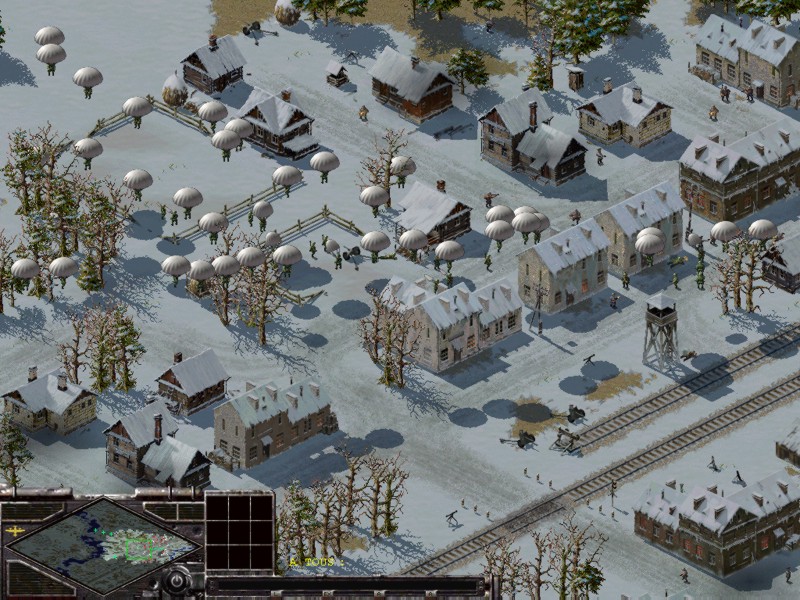Click the long chat message bar

[345, 584]
